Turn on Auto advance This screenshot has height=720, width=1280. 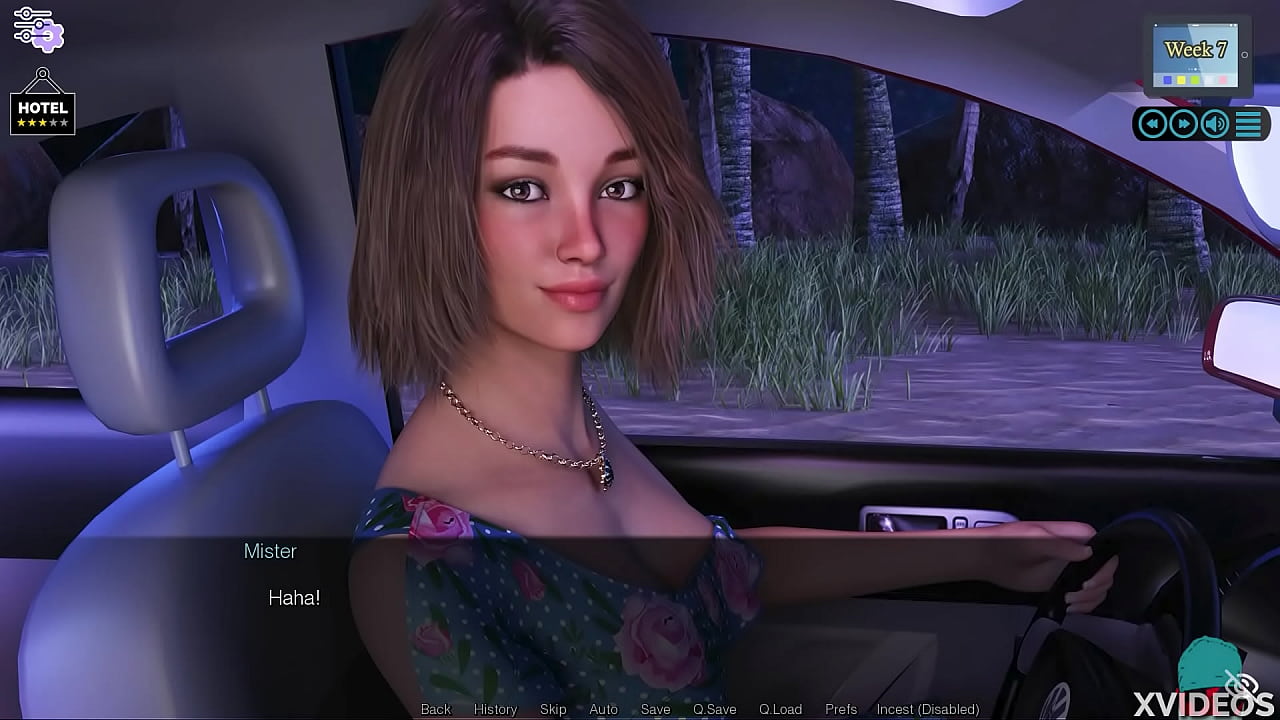(x=603, y=709)
